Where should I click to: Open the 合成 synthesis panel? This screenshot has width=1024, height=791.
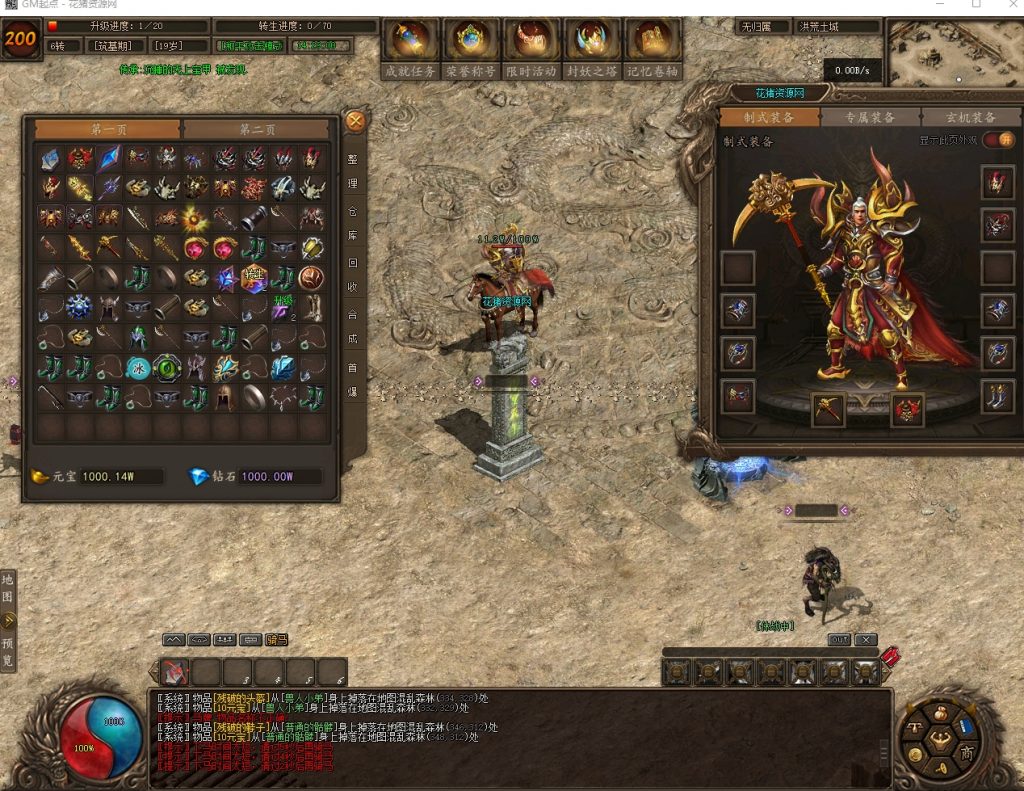pyautogui.click(x=352, y=327)
